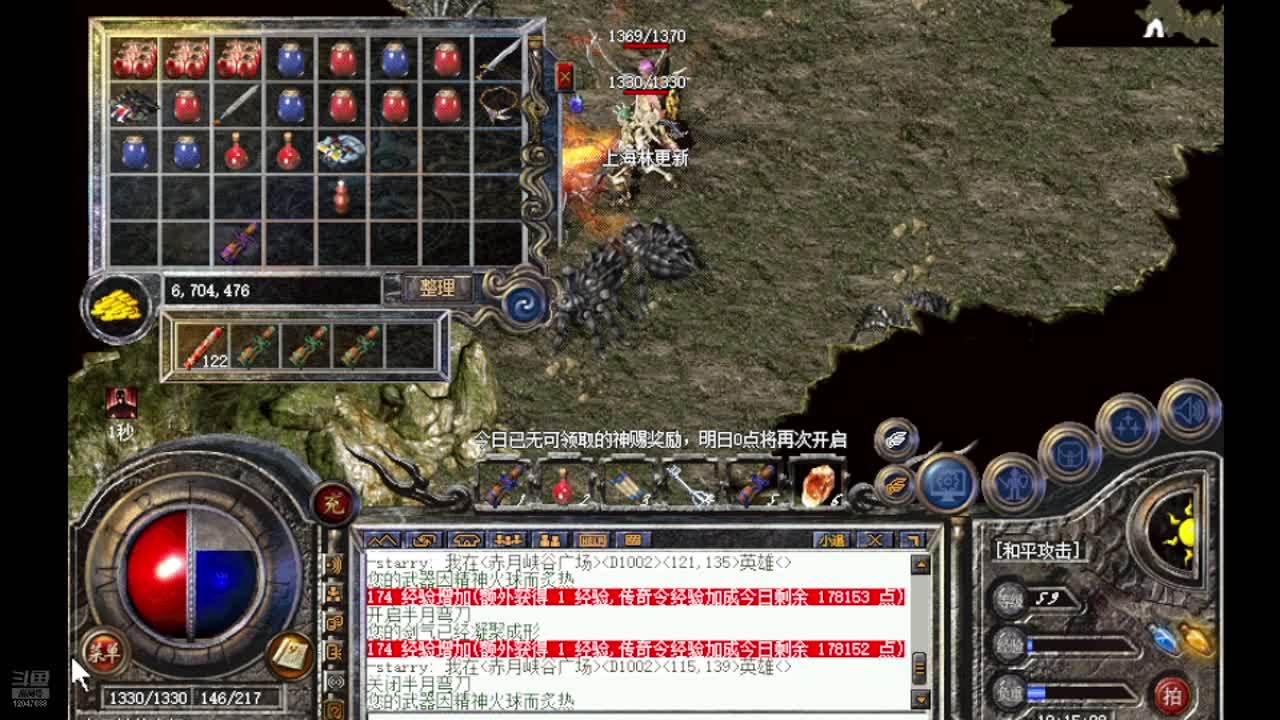Screen dimensions: 1280x720
Task: Toggle sound with the speaker button
Action: click(1189, 409)
